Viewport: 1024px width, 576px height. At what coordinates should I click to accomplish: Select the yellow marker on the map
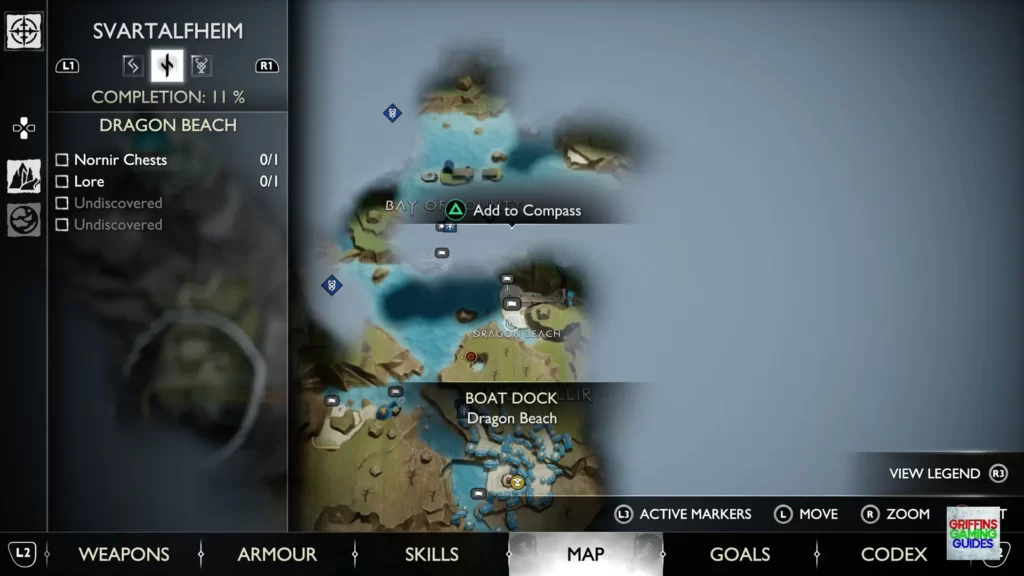tap(518, 481)
